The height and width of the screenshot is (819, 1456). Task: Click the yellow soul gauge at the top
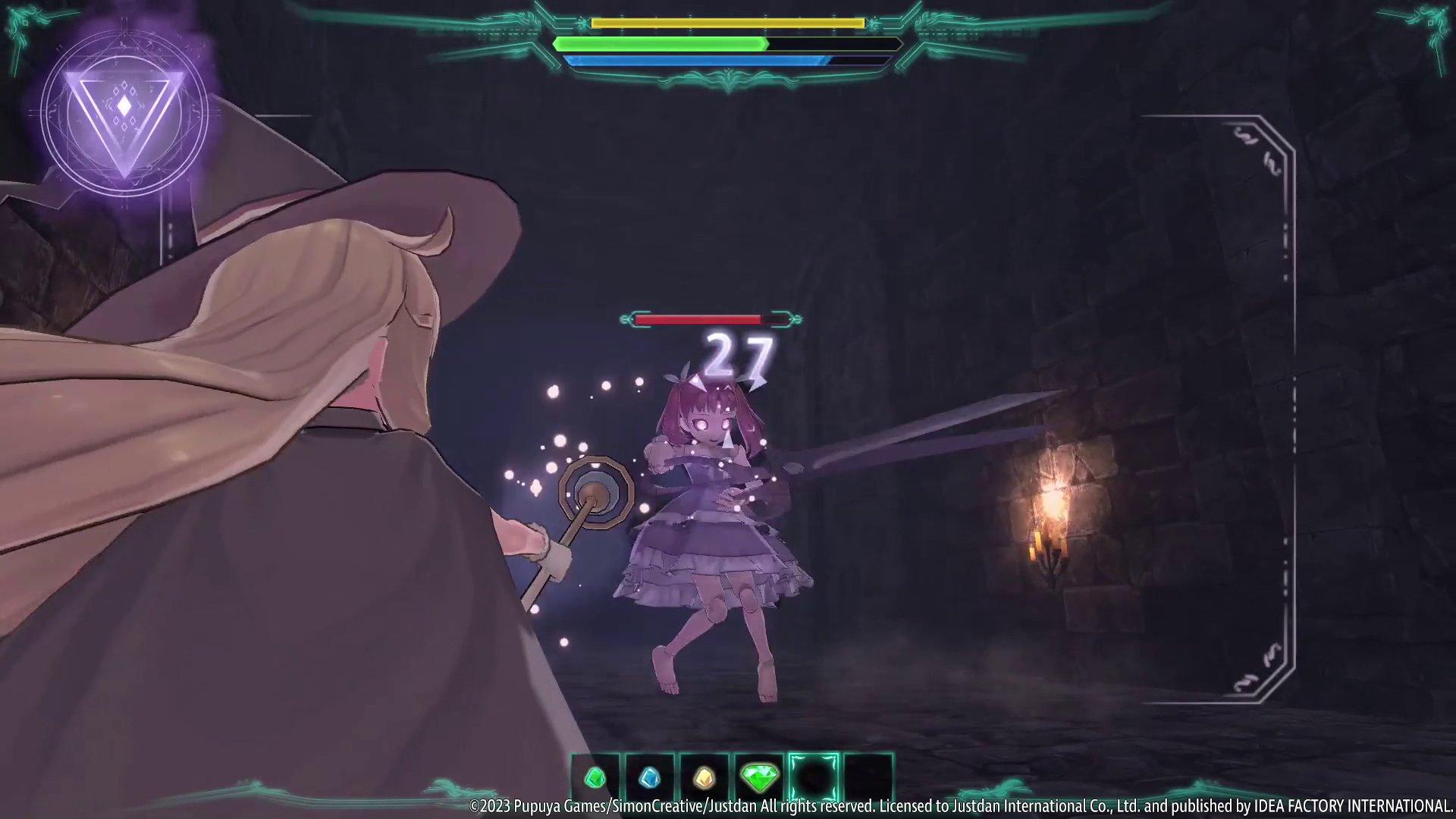[726, 24]
